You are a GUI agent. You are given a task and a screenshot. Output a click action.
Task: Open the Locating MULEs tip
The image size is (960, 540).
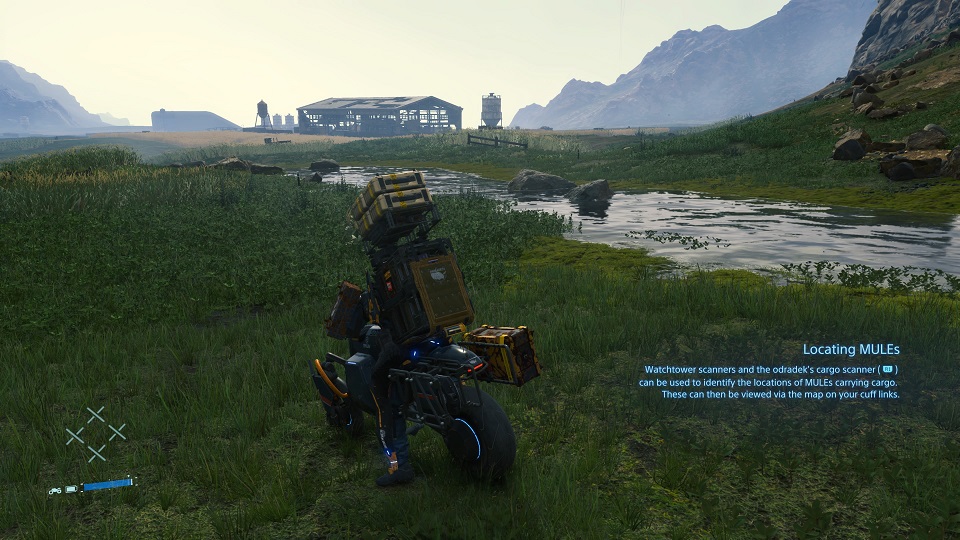850,350
